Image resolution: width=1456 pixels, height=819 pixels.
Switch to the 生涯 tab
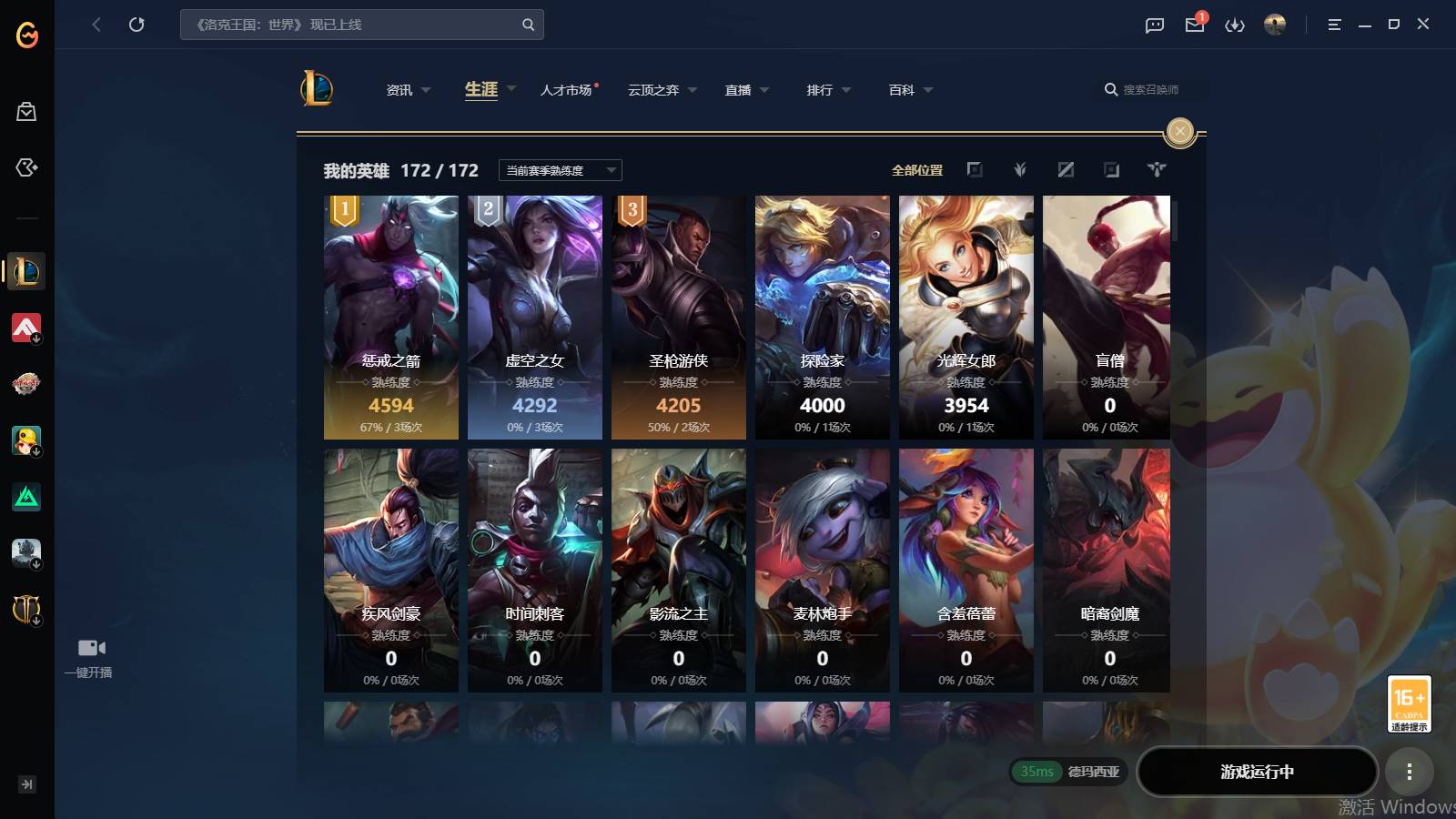(x=480, y=89)
